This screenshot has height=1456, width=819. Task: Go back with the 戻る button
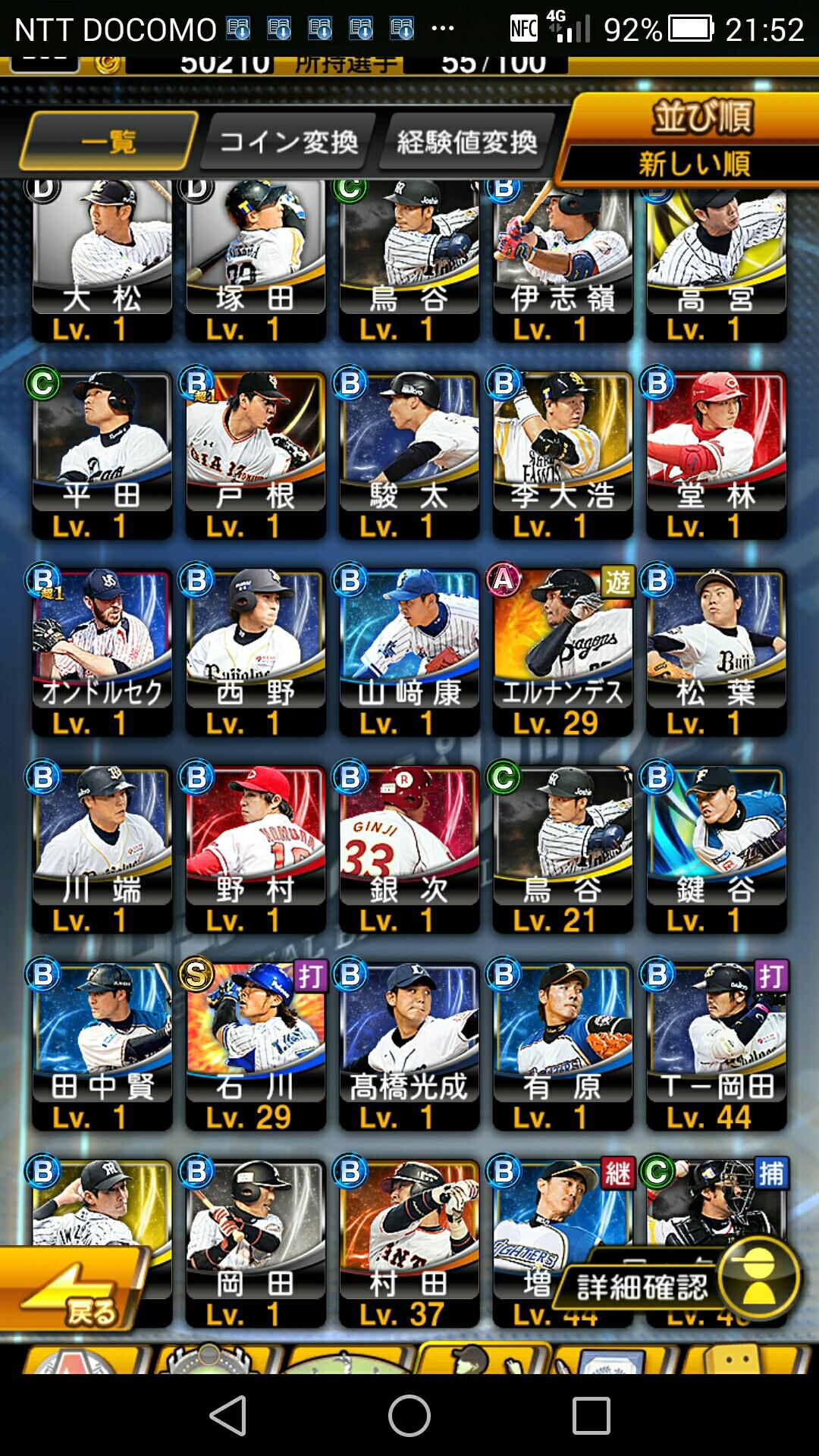point(76,1289)
